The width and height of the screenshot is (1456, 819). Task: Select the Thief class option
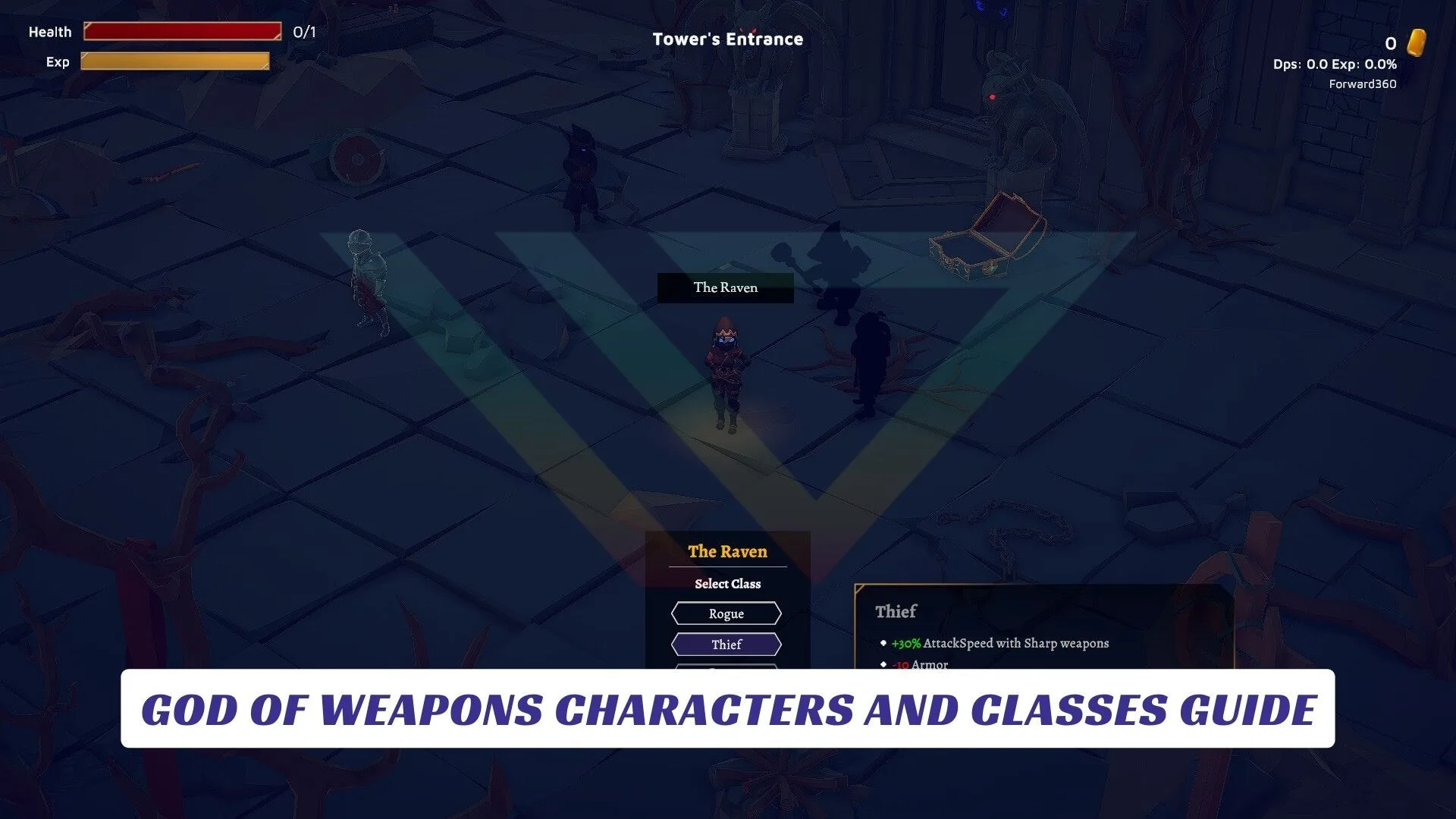pos(726,644)
